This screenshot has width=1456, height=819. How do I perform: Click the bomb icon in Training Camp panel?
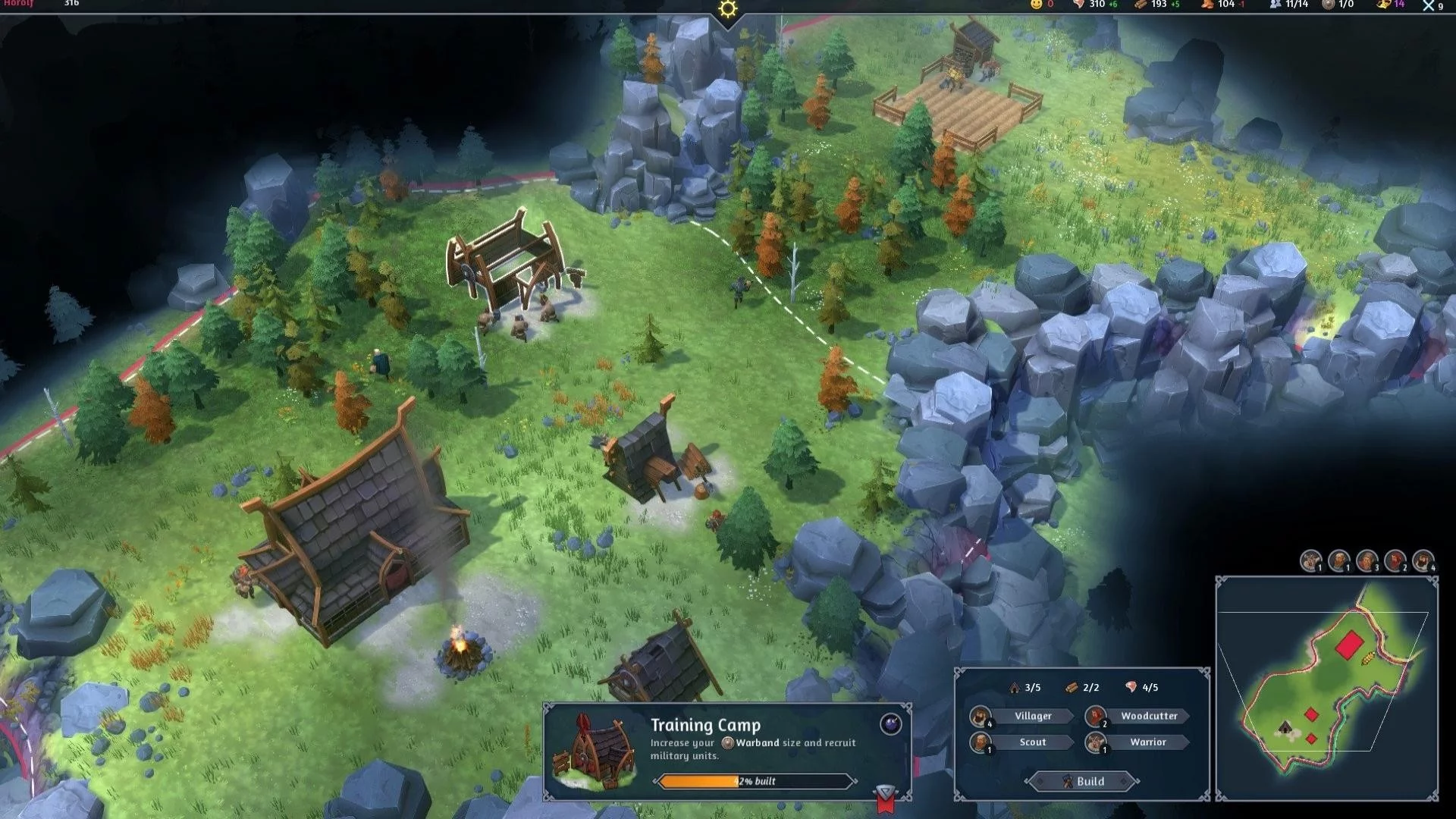coord(890,724)
